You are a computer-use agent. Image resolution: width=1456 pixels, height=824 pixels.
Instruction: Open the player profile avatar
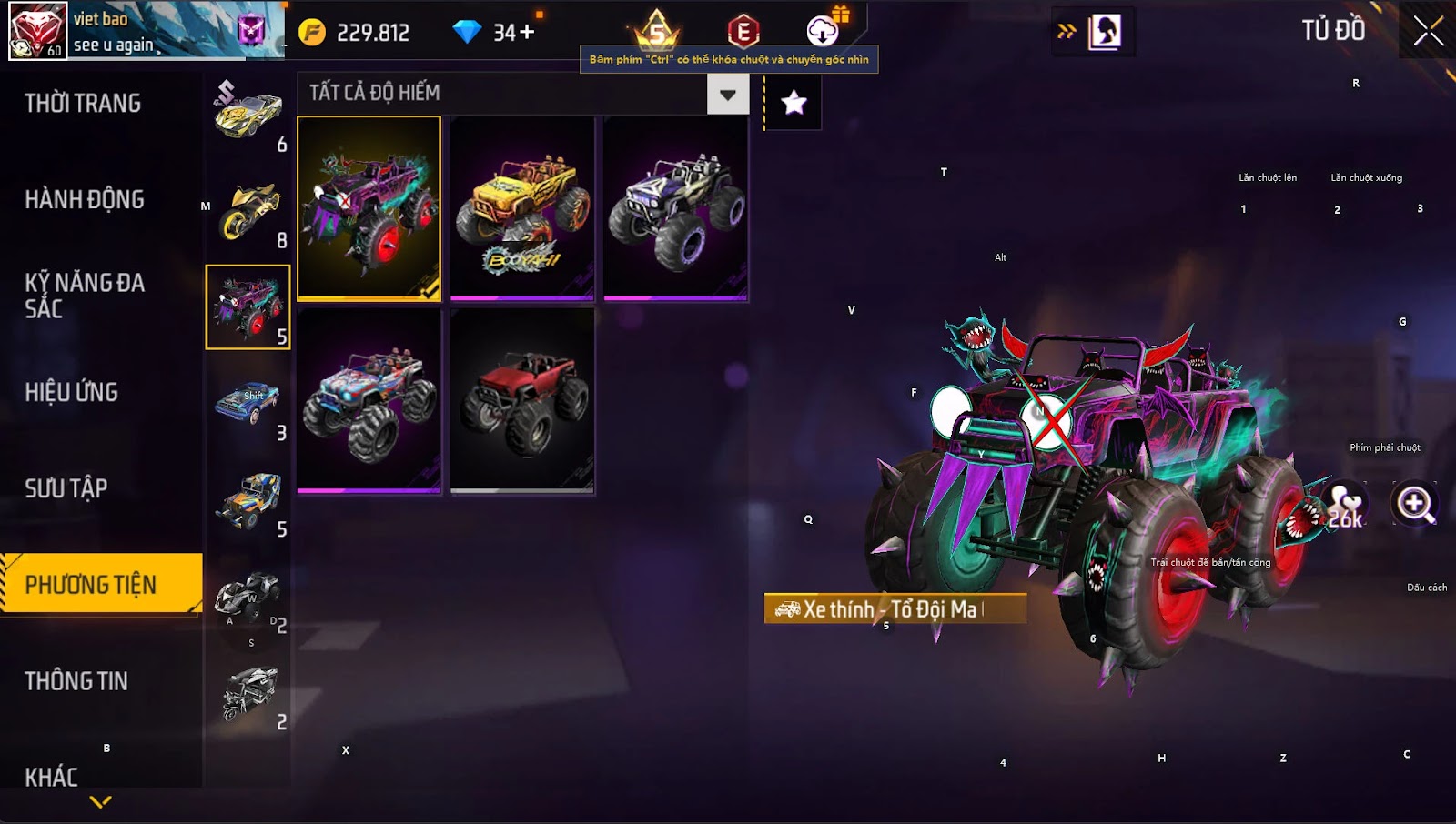point(37,30)
